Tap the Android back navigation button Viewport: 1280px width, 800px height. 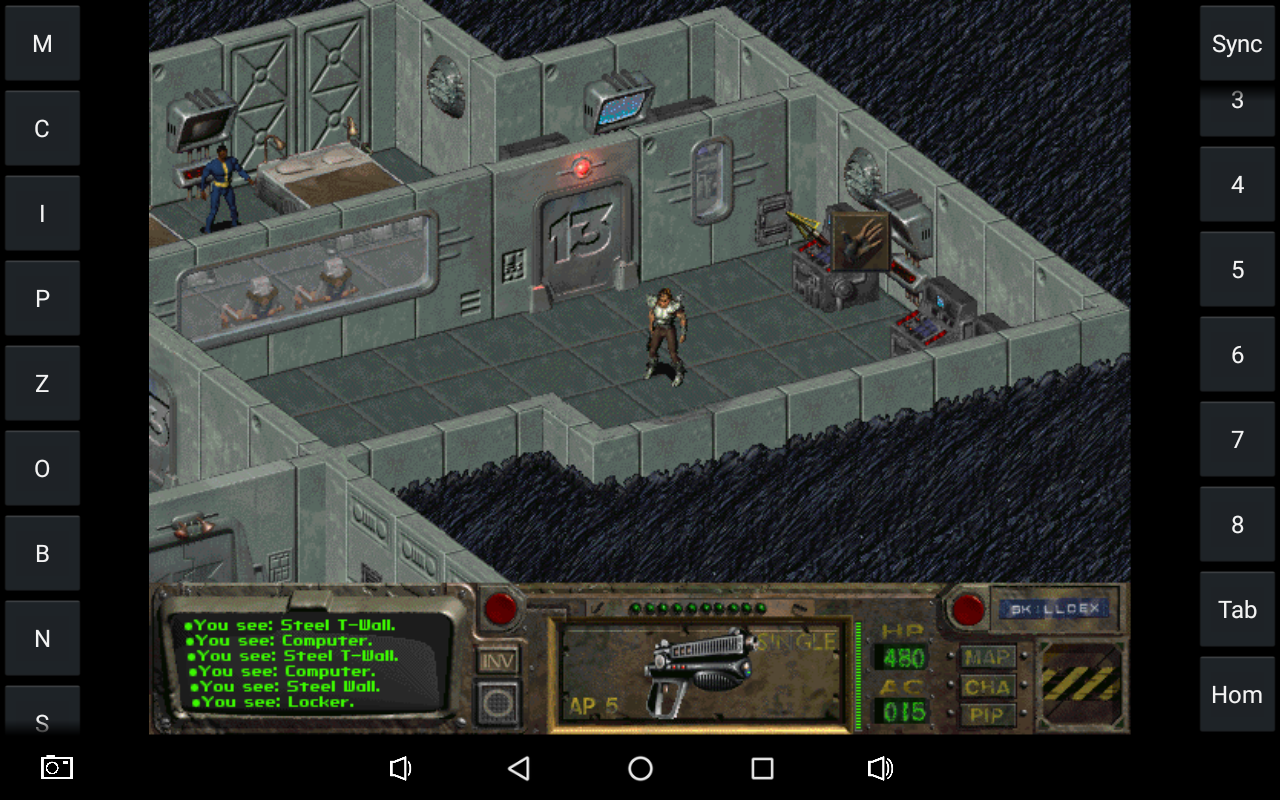tap(518, 768)
